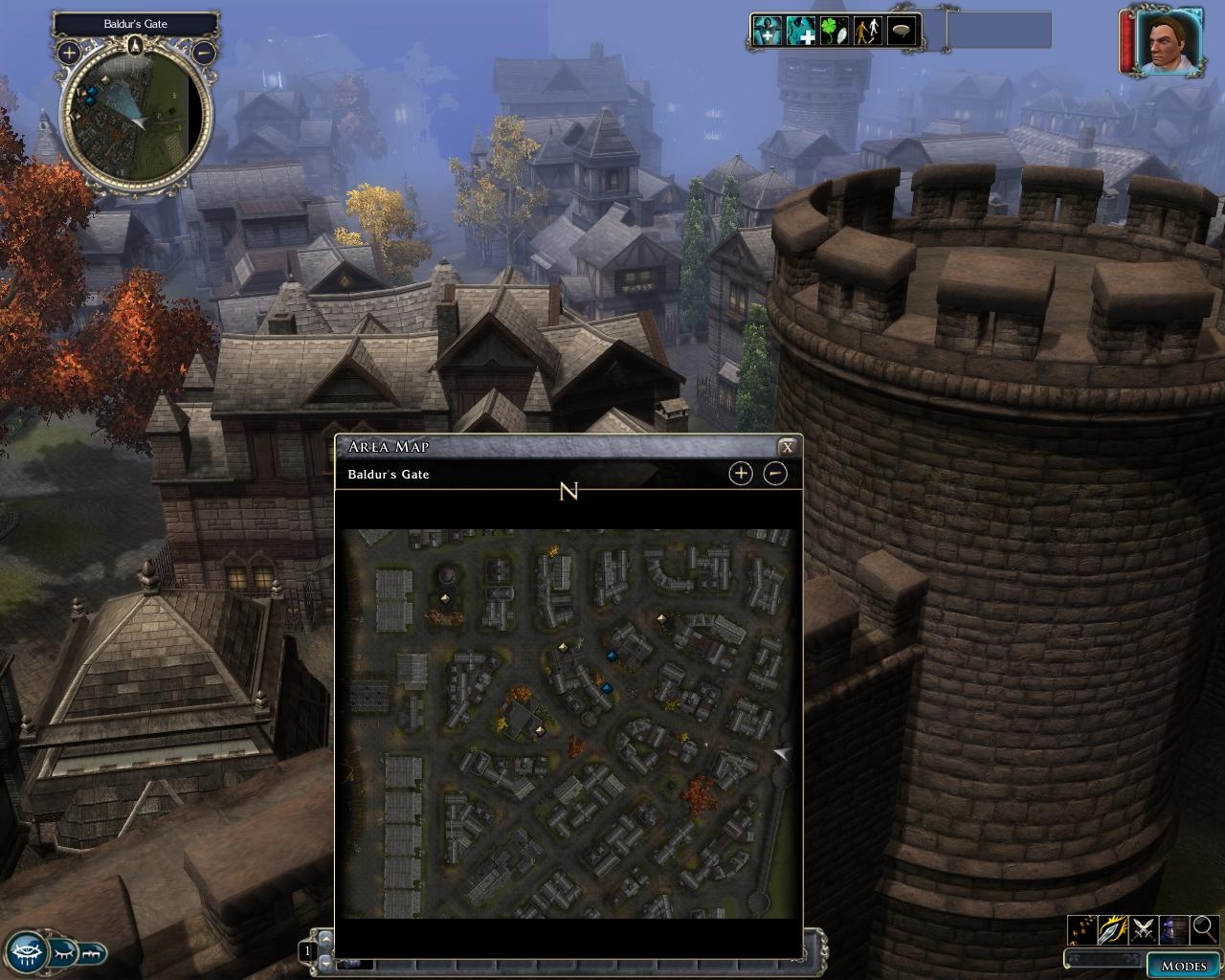Close the Area Map window

click(x=787, y=447)
